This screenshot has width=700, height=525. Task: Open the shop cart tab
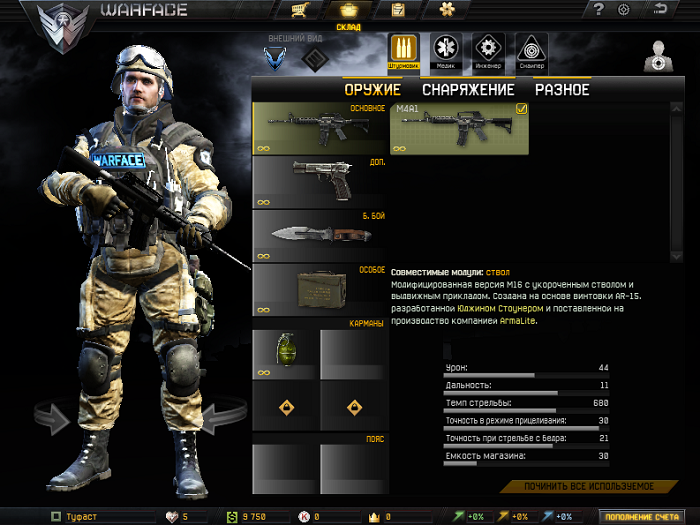tap(298, 10)
